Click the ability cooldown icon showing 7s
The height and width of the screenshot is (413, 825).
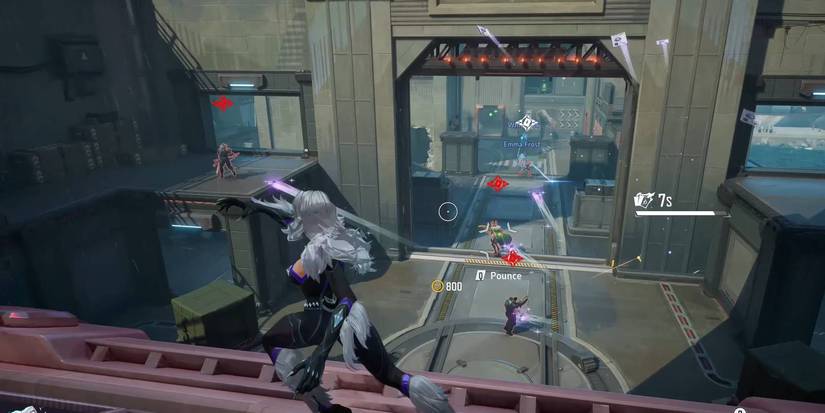coord(644,201)
